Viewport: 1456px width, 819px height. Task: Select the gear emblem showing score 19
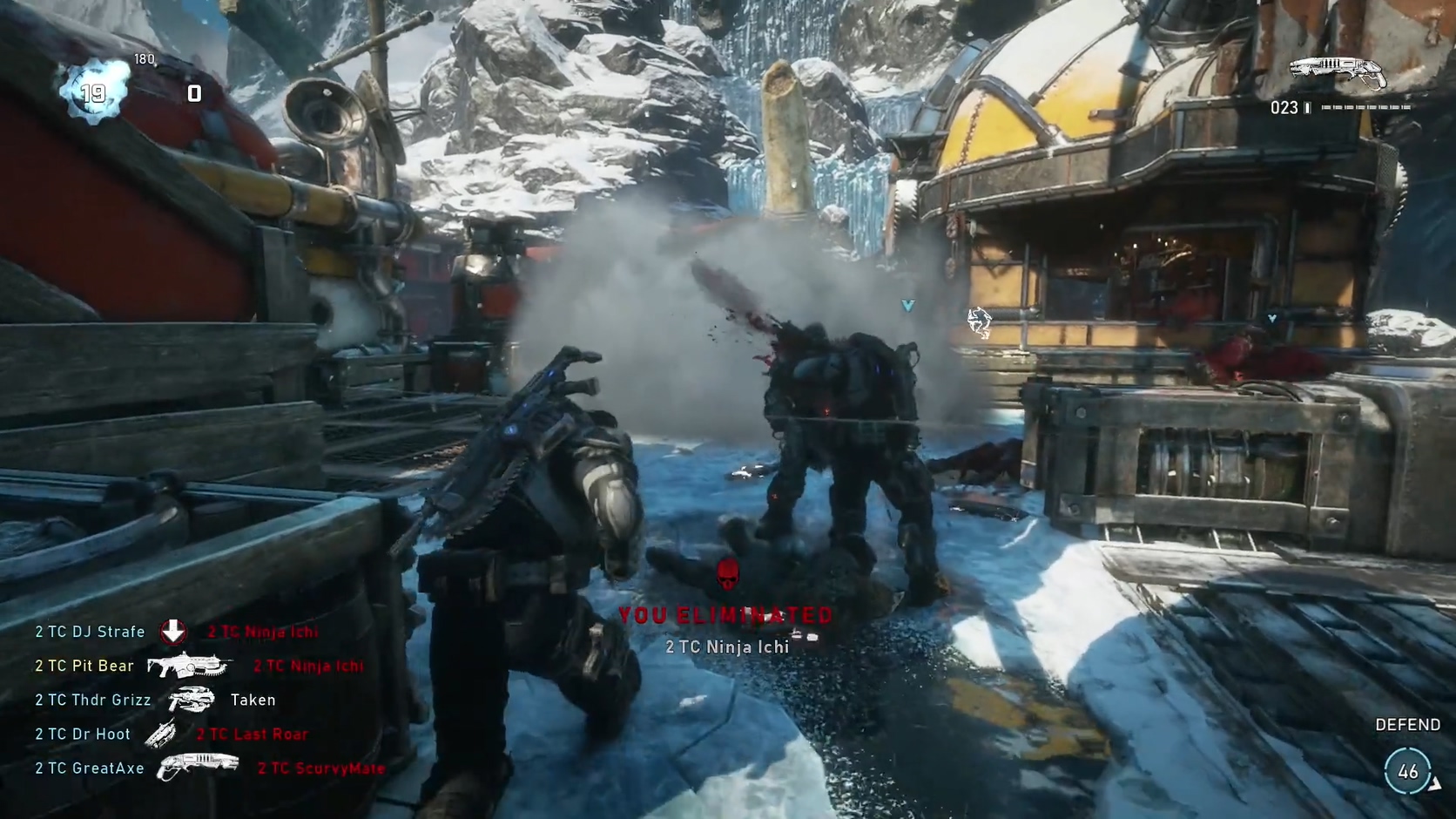[91, 88]
